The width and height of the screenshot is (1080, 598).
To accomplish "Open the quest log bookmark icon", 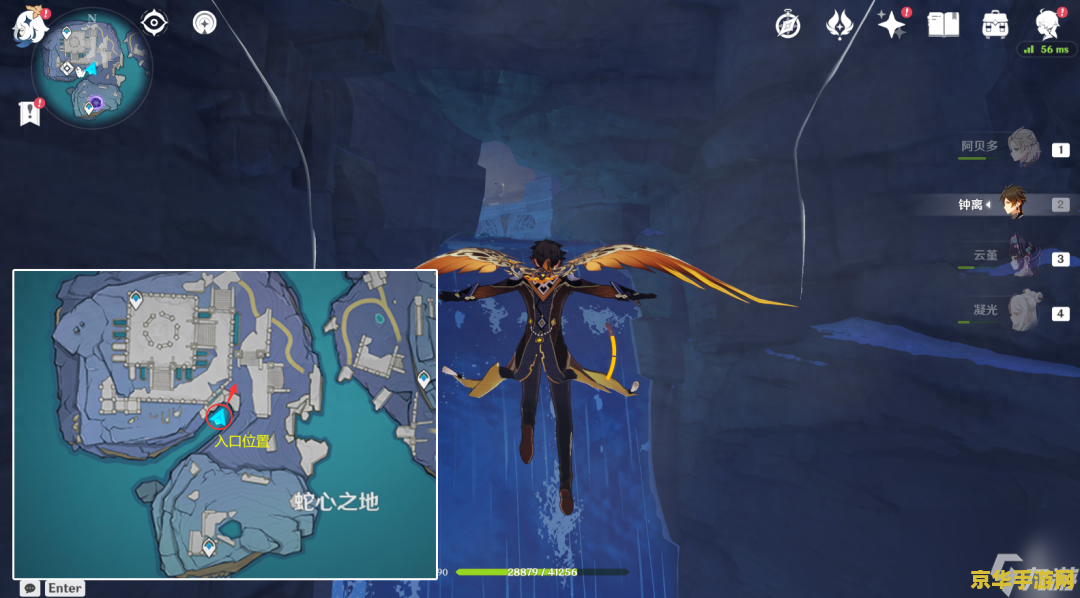I will click(30, 114).
